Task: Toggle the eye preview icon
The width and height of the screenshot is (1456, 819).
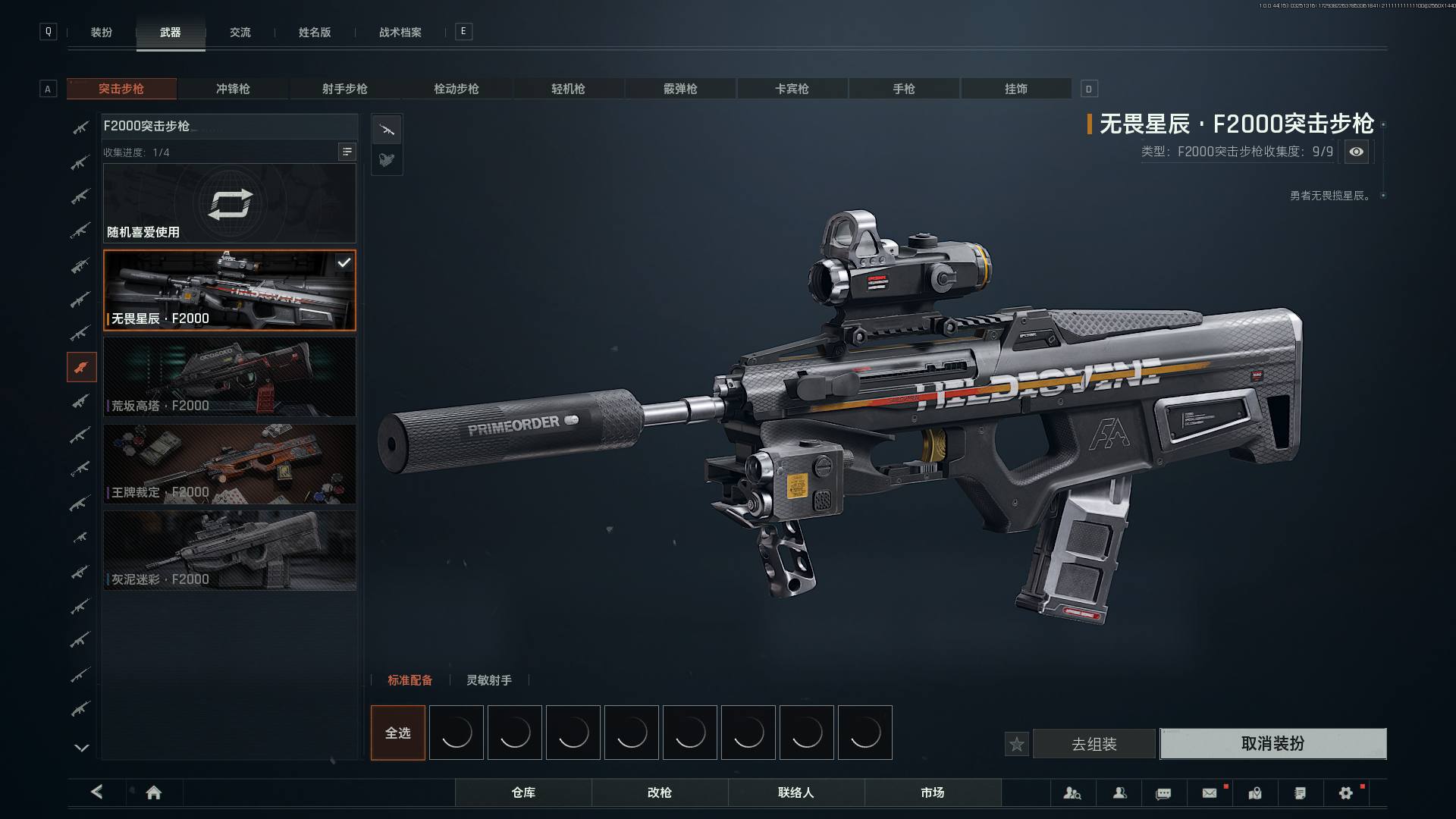Action: (1356, 152)
